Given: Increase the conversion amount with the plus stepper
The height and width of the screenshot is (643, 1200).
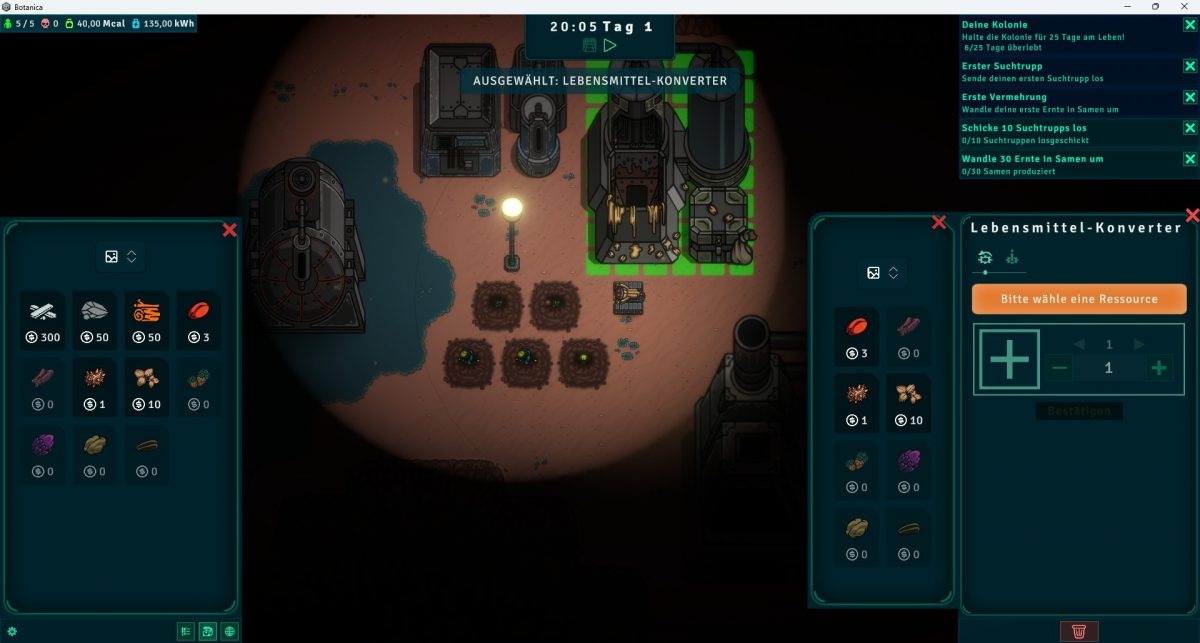Looking at the screenshot, I should [1159, 368].
